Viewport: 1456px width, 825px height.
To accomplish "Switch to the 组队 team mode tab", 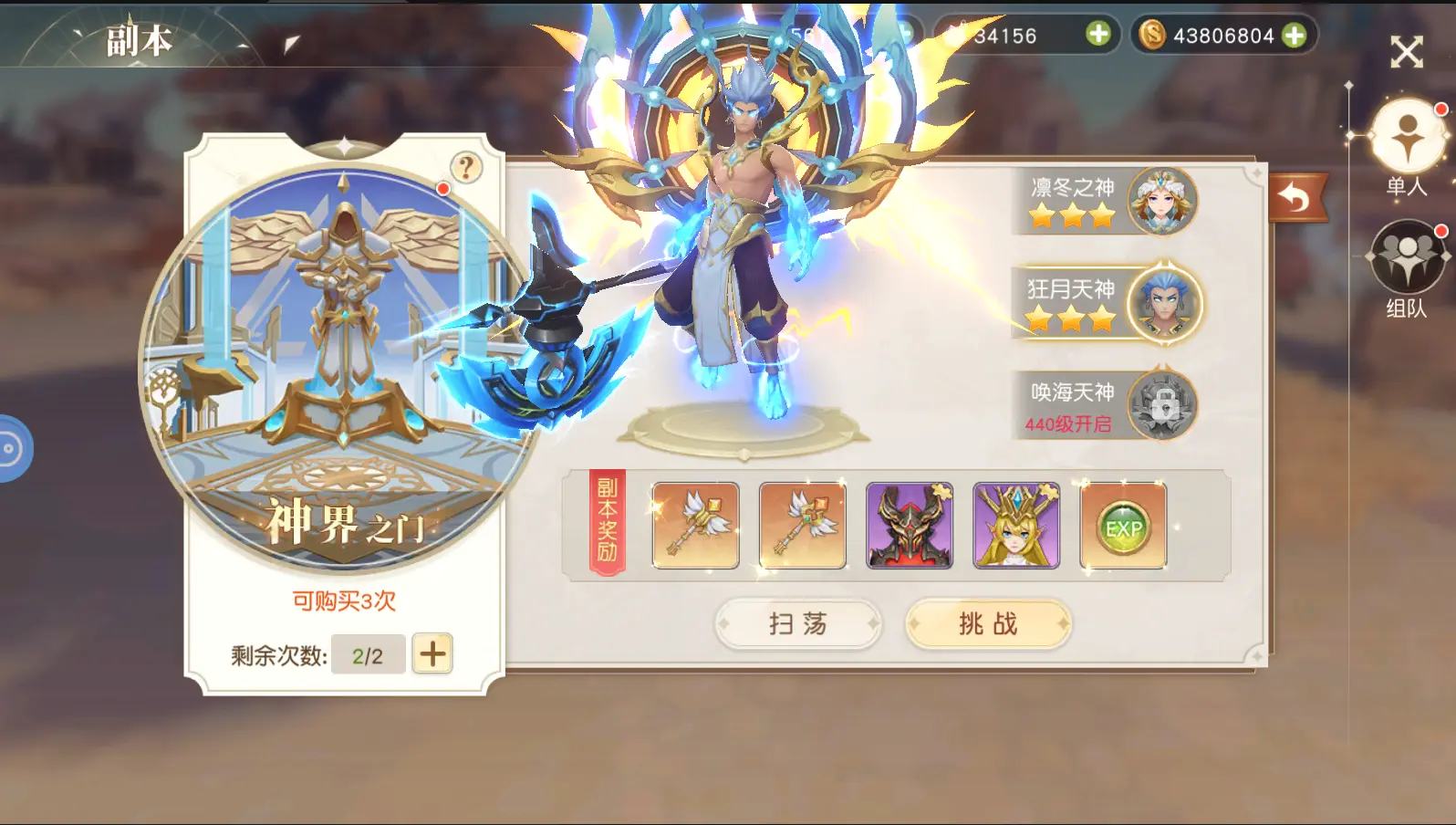I will (x=1408, y=261).
